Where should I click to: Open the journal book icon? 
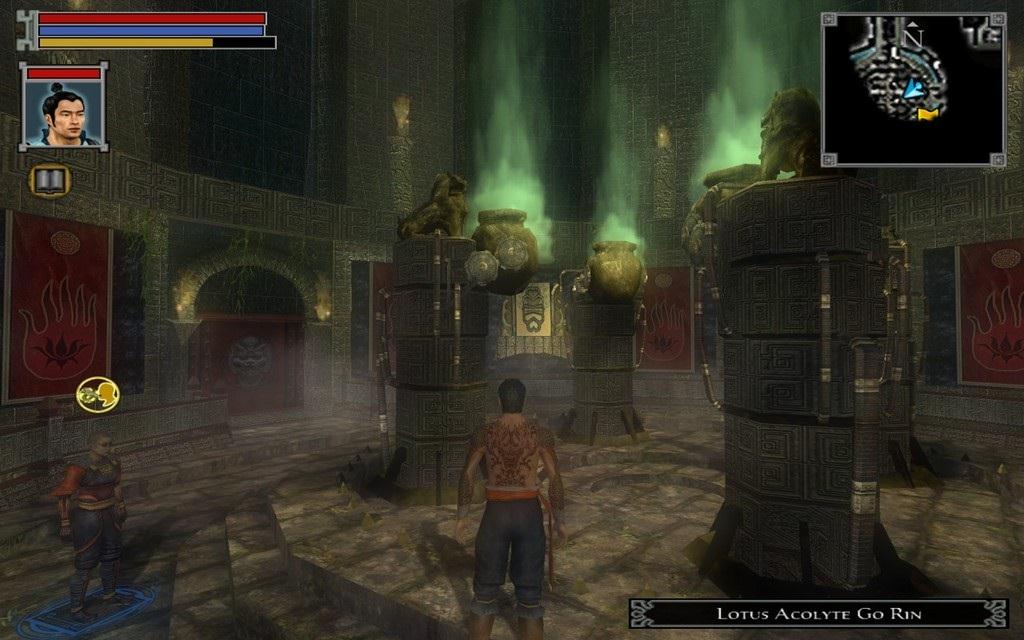click(x=50, y=180)
